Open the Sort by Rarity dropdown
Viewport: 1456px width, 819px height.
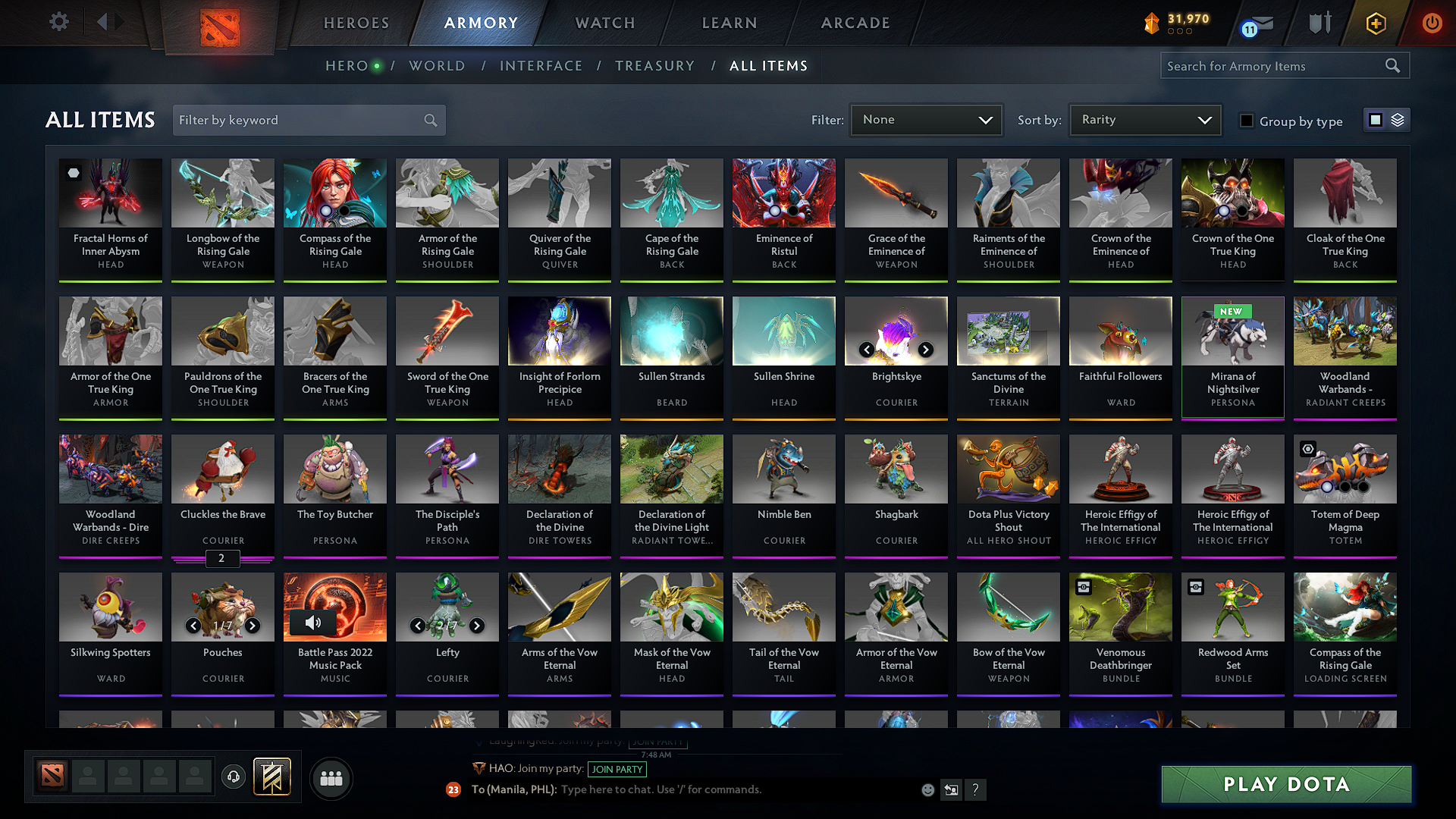click(x=1144, y=119)
